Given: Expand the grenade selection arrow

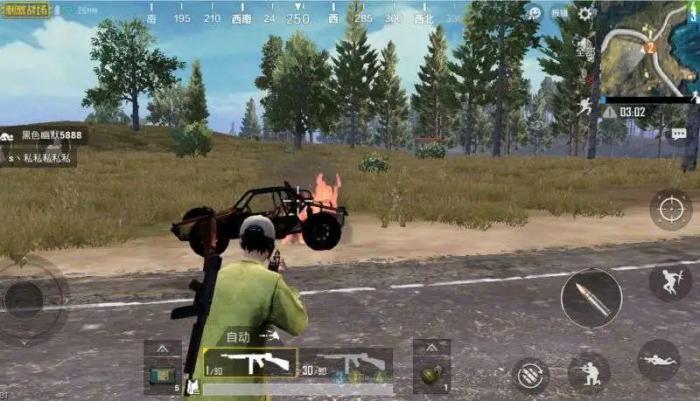Looking at the screenshot, I should (432, 346).
